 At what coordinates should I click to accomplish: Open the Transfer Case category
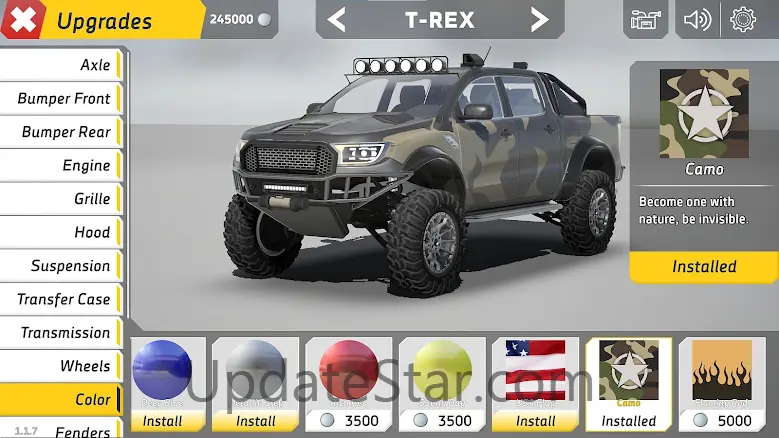click(61, 299)
